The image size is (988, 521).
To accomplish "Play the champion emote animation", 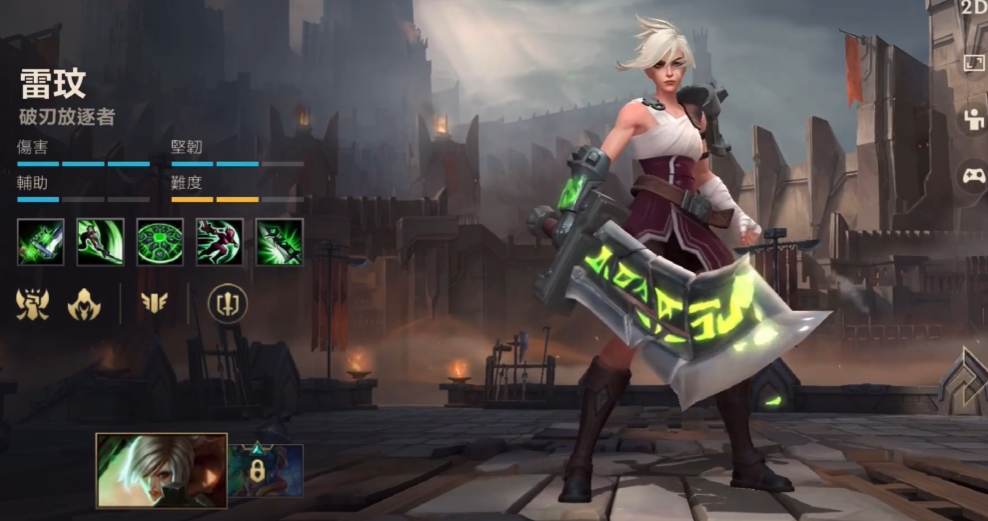I will (973, 120).
